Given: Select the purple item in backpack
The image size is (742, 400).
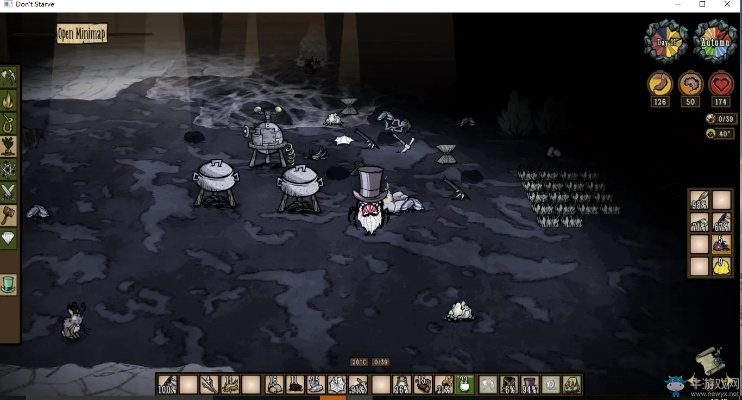Looking at the screenshot, I should (x=720, y=244).
